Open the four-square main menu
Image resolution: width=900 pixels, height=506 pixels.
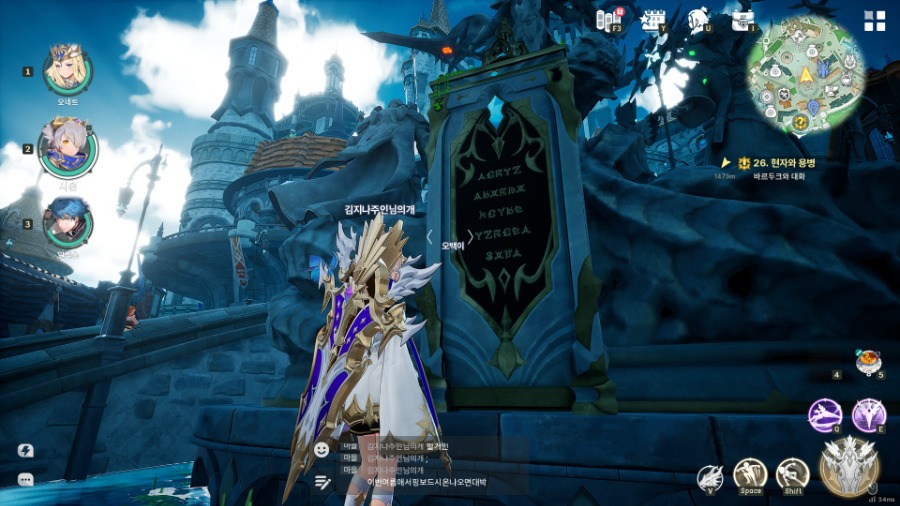pos(875,21)
